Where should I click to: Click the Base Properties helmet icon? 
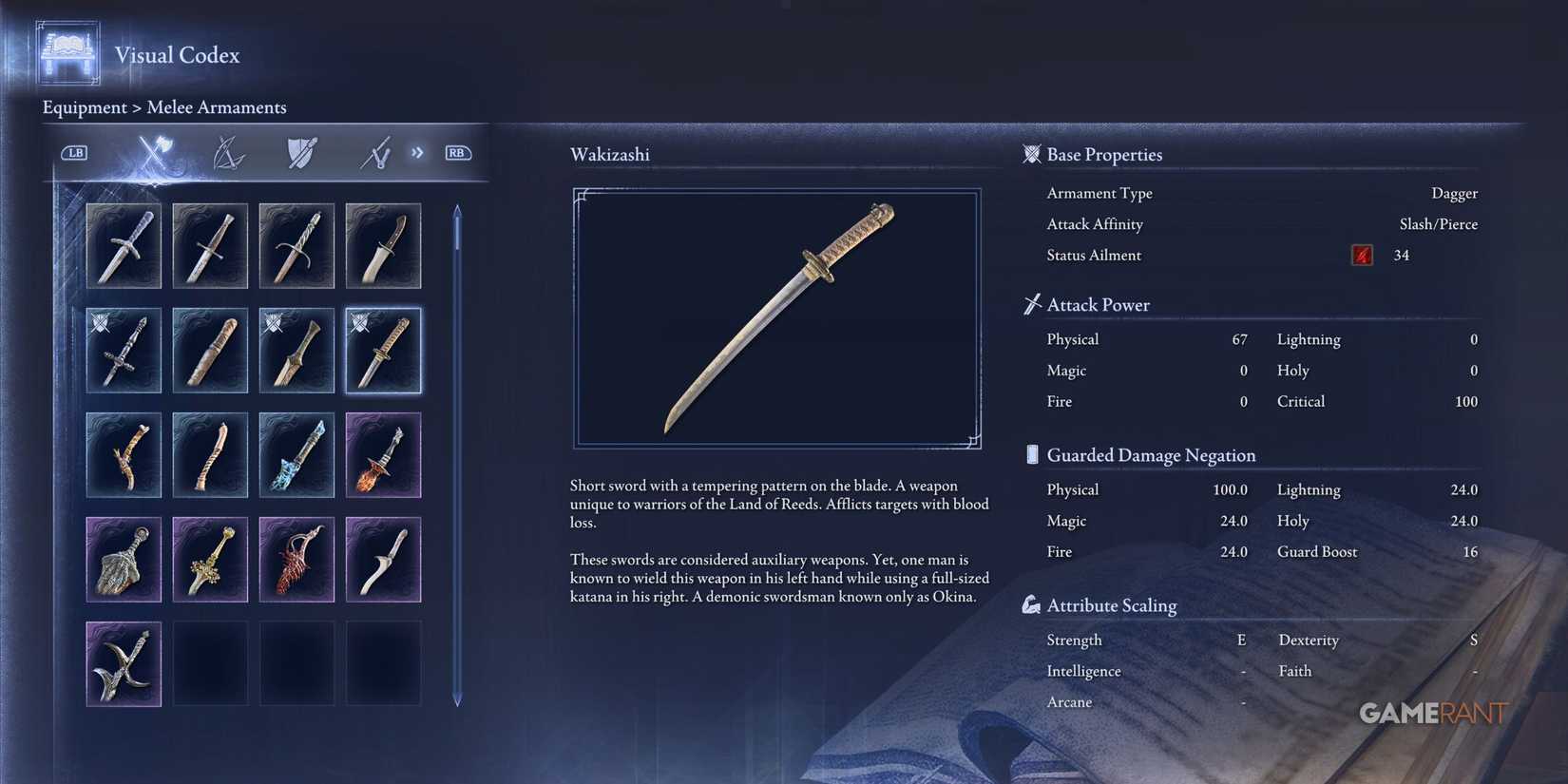coord(1031,154)
